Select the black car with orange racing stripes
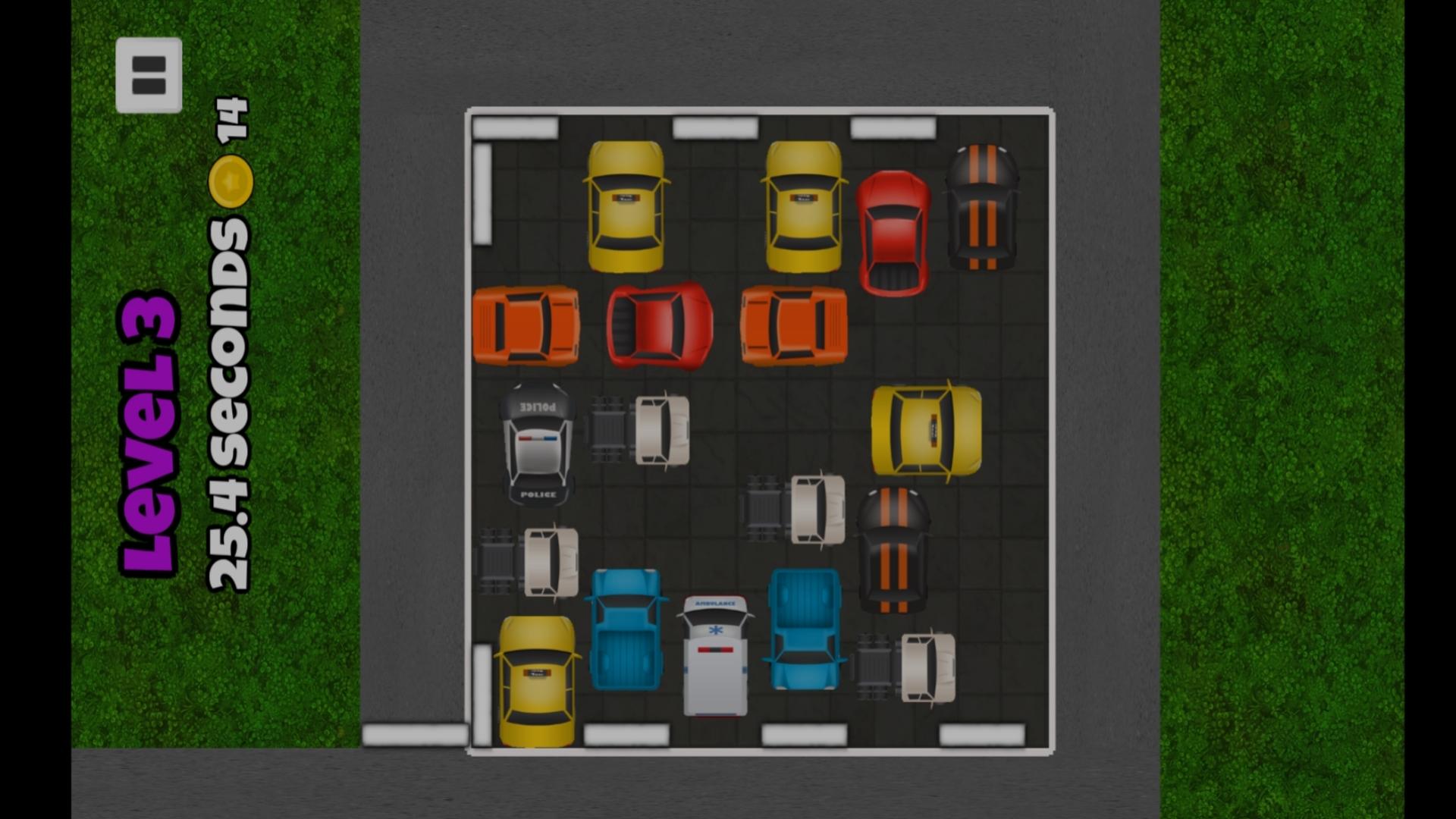Screen dimensions: 1456x819 [981, 209]
